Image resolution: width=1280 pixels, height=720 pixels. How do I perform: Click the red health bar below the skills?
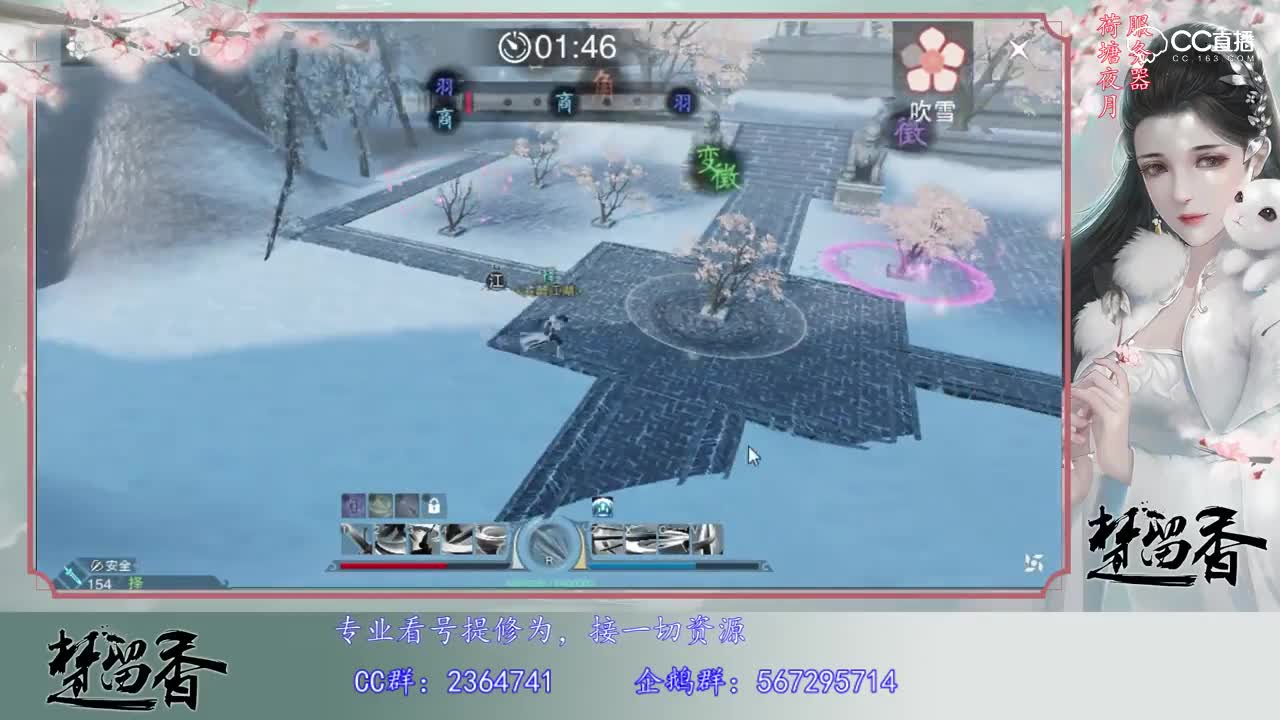(394, 564)
